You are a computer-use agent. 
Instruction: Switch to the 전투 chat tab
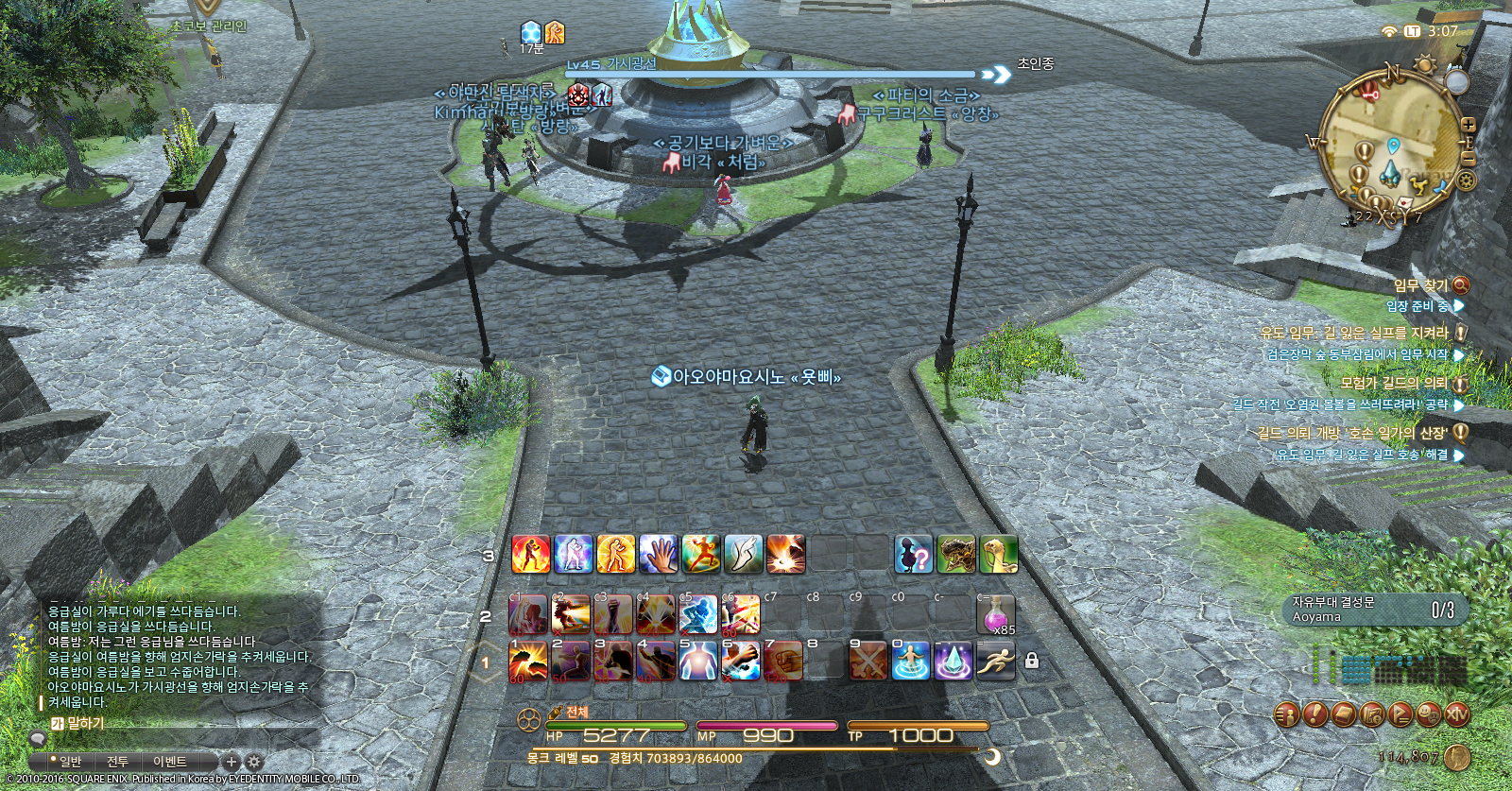[x=117, y=762]
